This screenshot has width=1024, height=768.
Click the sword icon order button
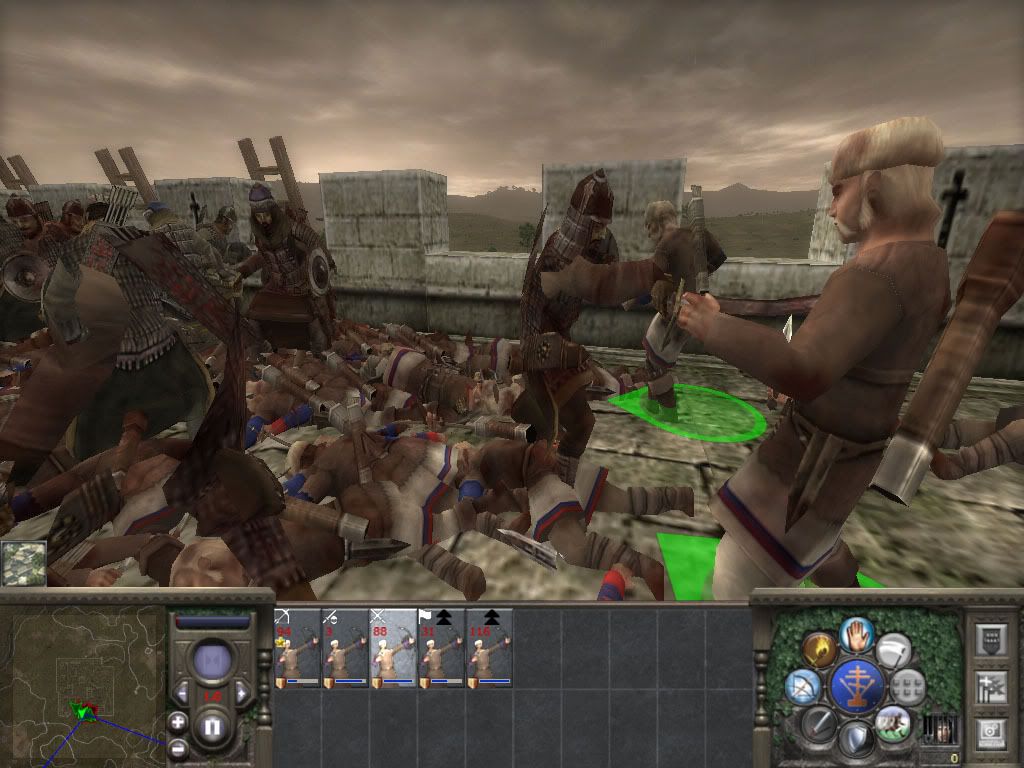[x=818, y=722]
